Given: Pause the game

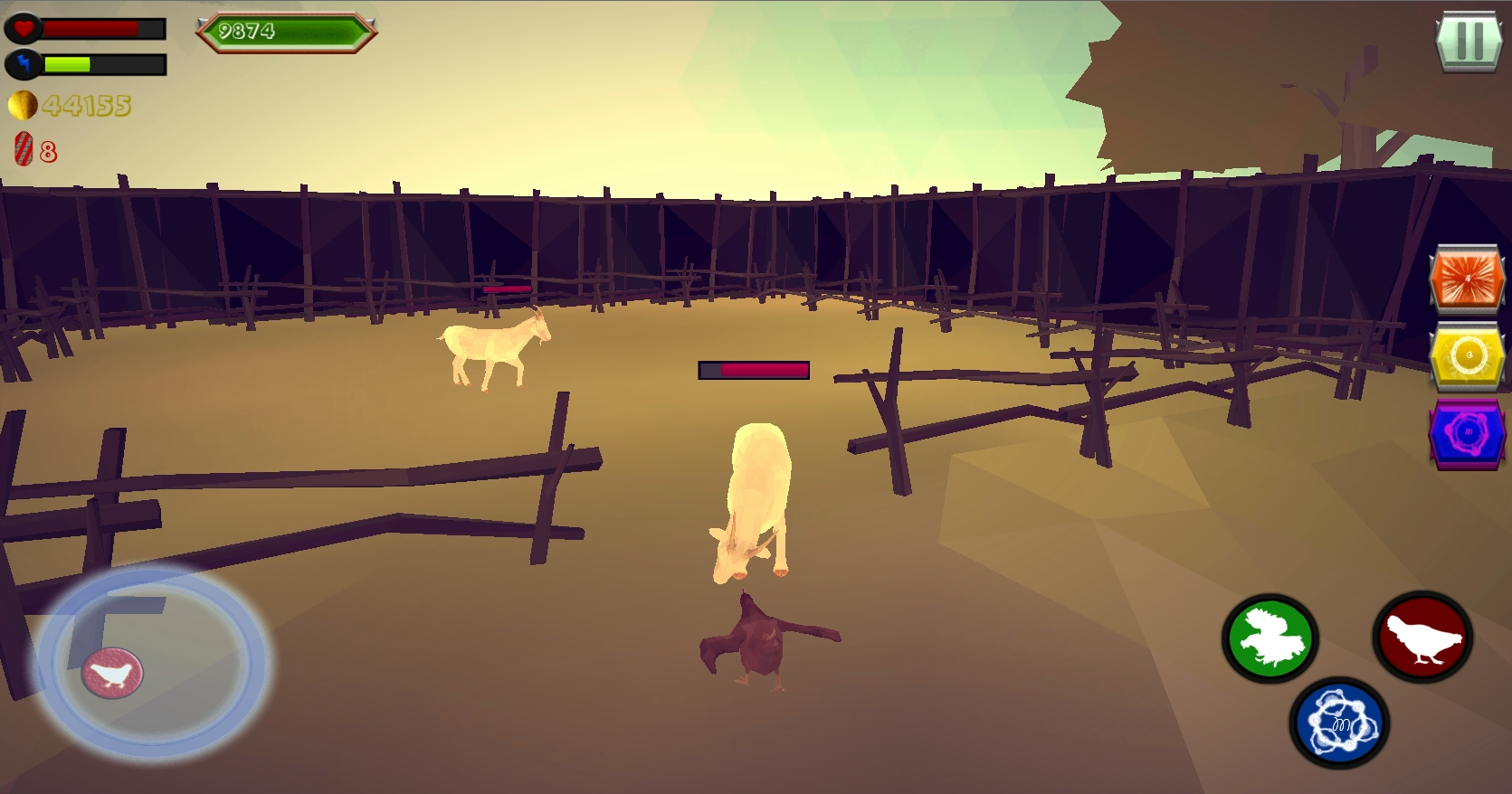Looking at the screenshot, I should 1469,41.
